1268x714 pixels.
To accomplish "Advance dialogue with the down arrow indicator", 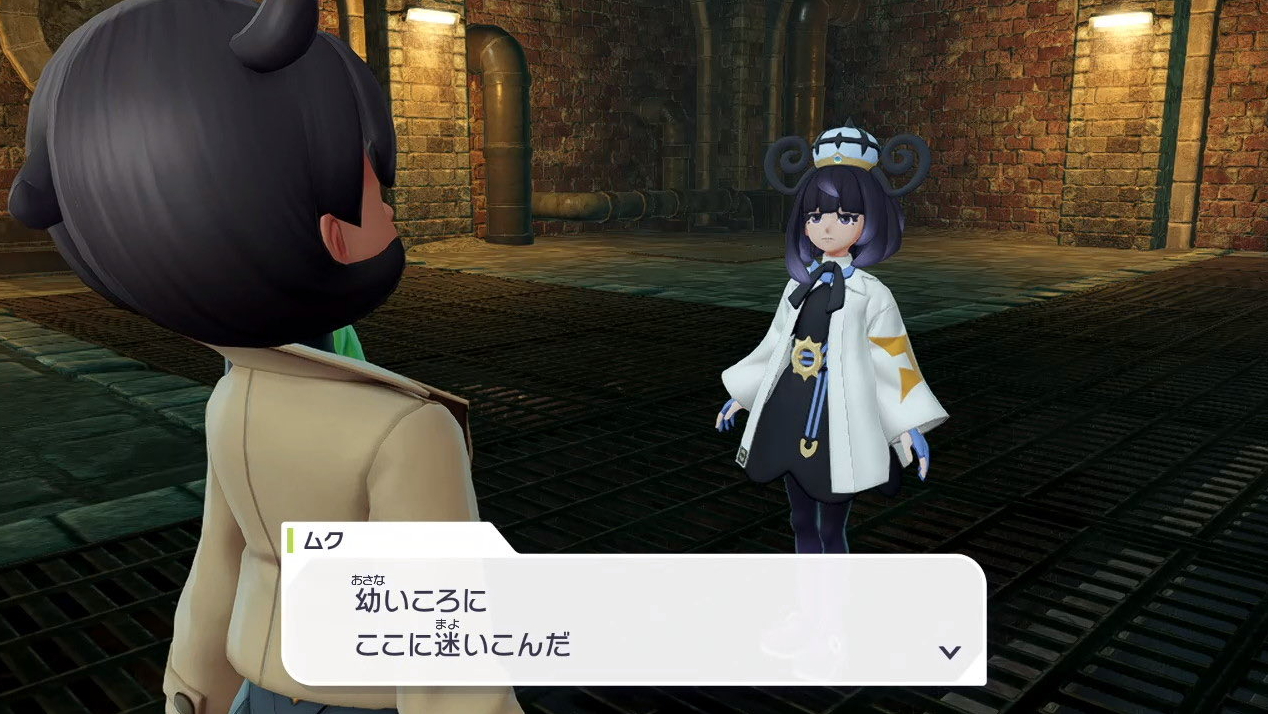I will point(949,652).
